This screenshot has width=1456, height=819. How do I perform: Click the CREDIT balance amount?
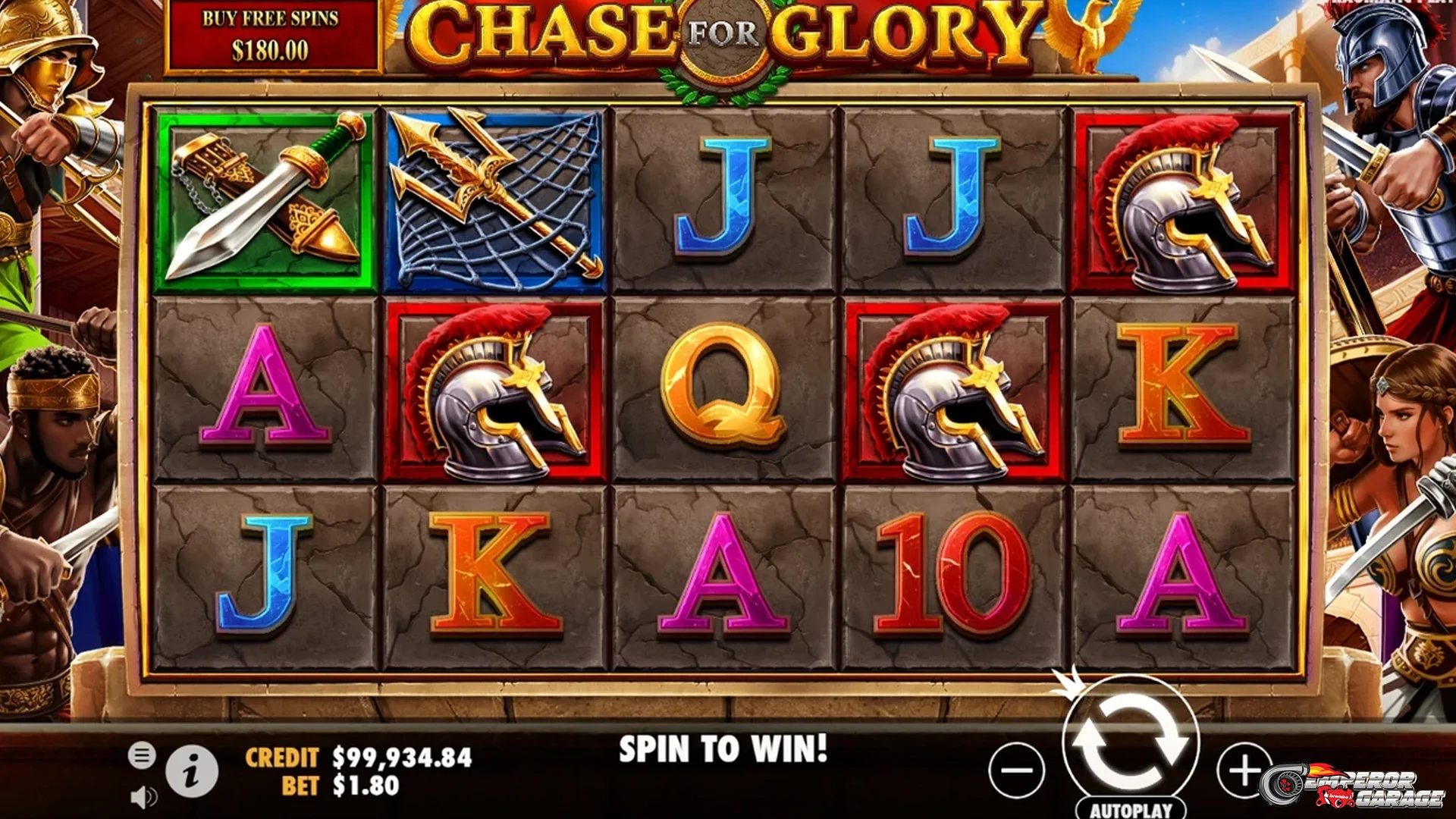[402, 756]
